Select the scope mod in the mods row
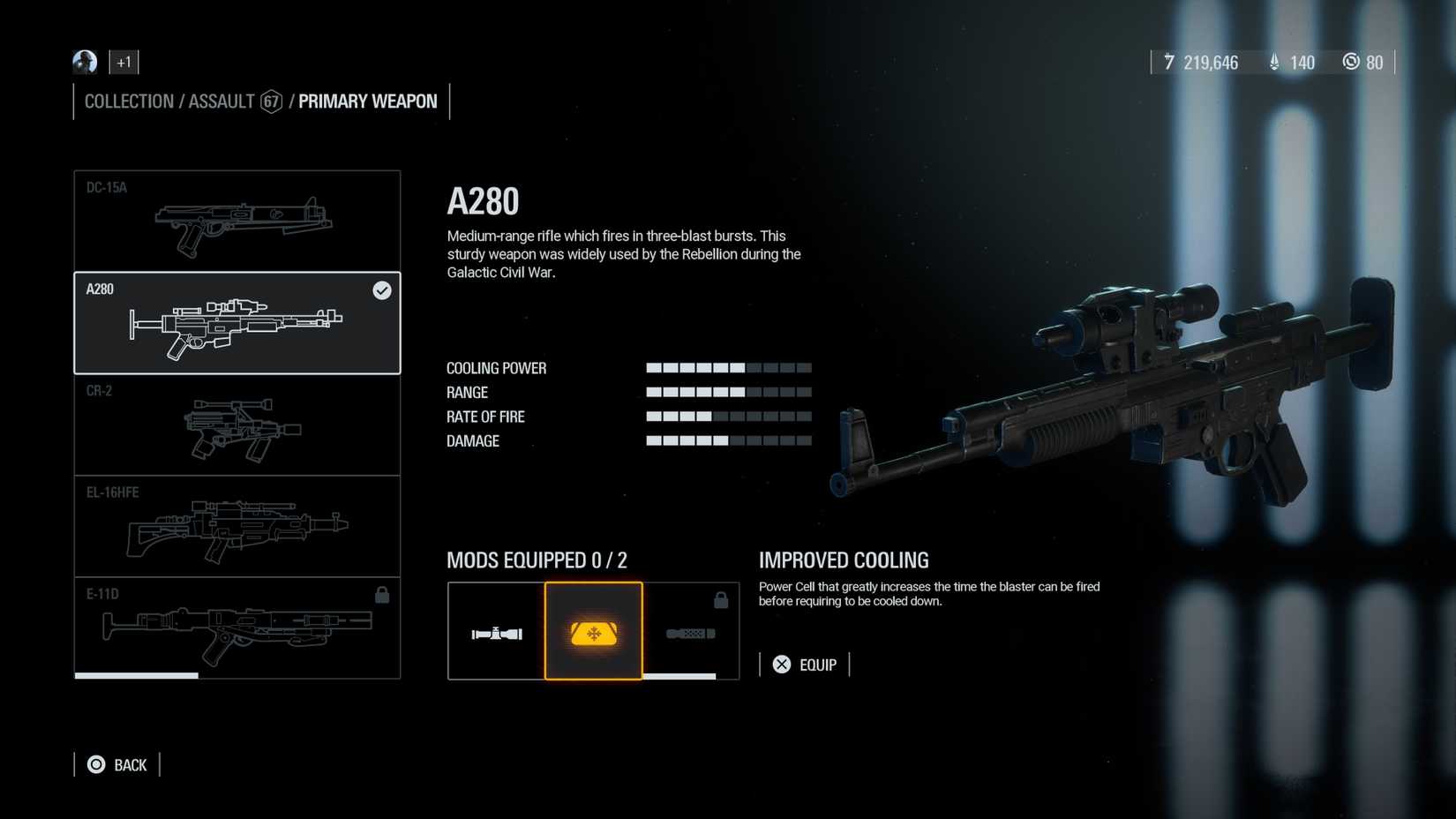 [x=496, y=631]
